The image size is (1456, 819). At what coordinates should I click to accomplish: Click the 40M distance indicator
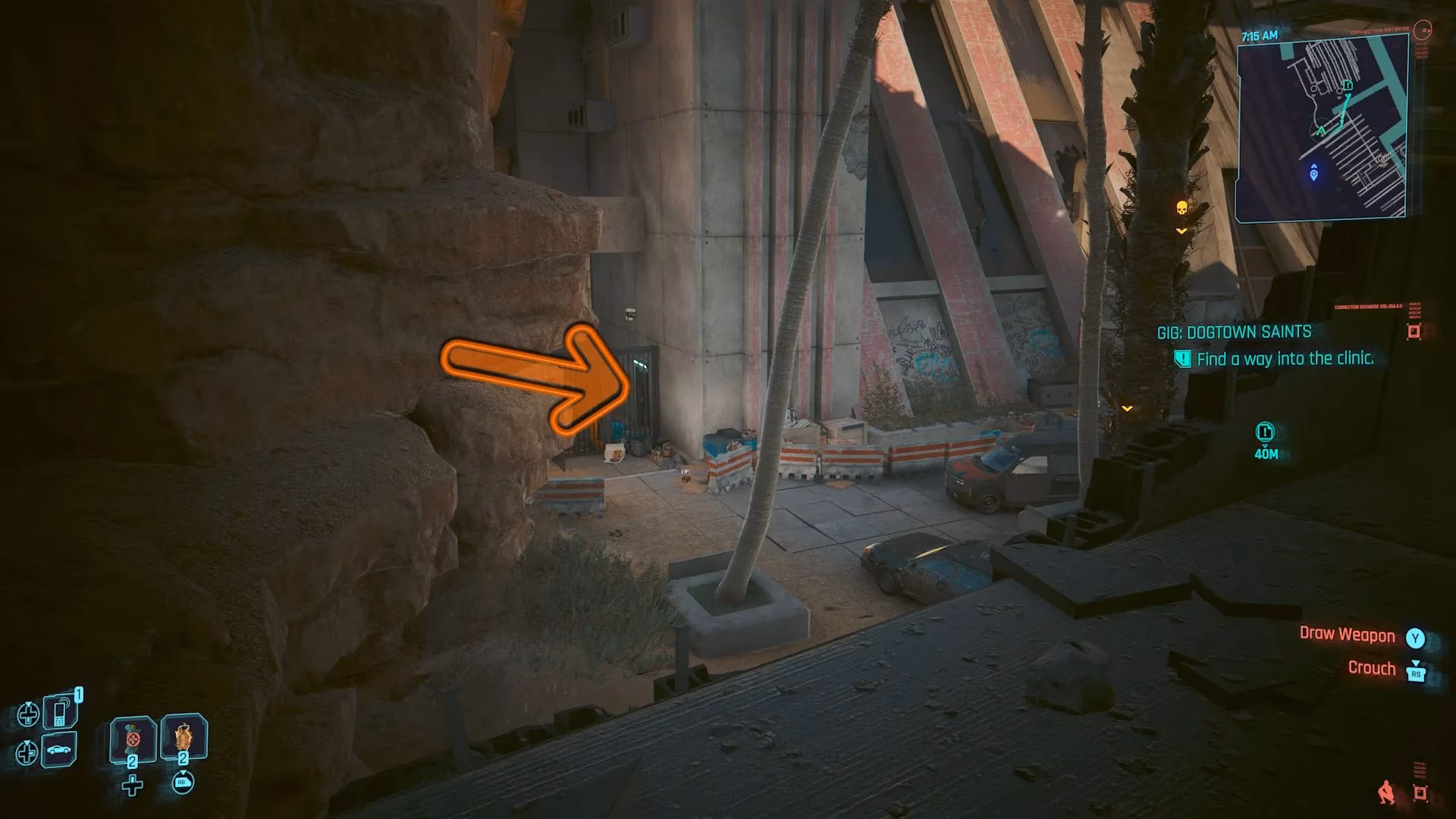(x=1266, y=454)
